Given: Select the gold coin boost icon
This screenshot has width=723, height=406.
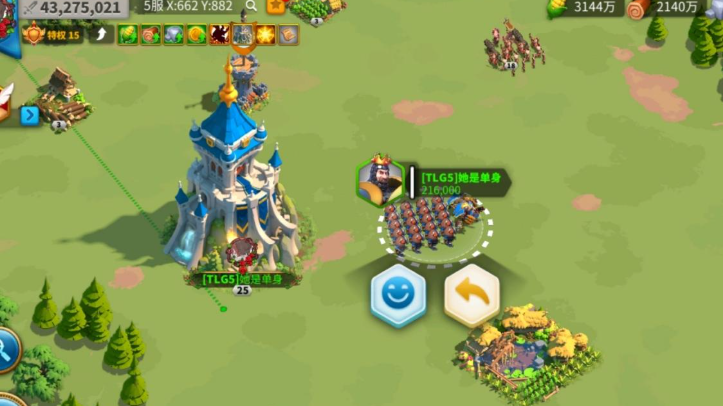Looking at the screenshot, I should tap(196, 35).
